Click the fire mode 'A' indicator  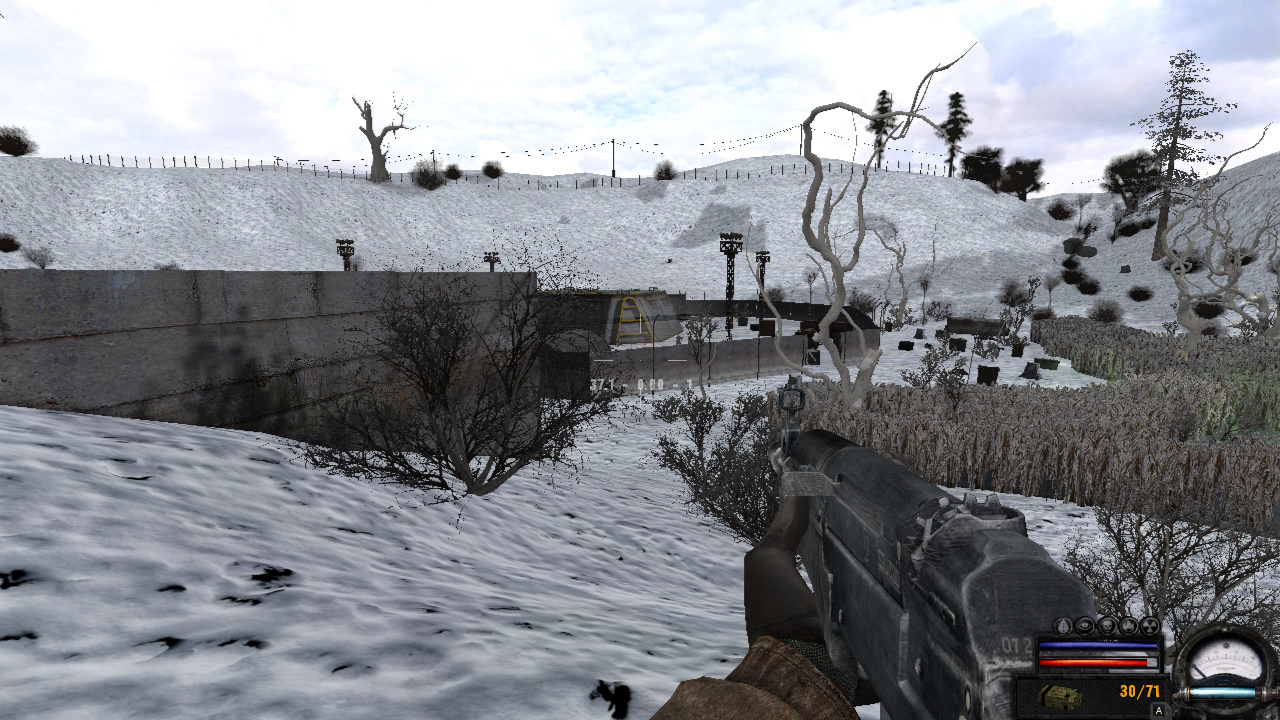coord(1158,711)
